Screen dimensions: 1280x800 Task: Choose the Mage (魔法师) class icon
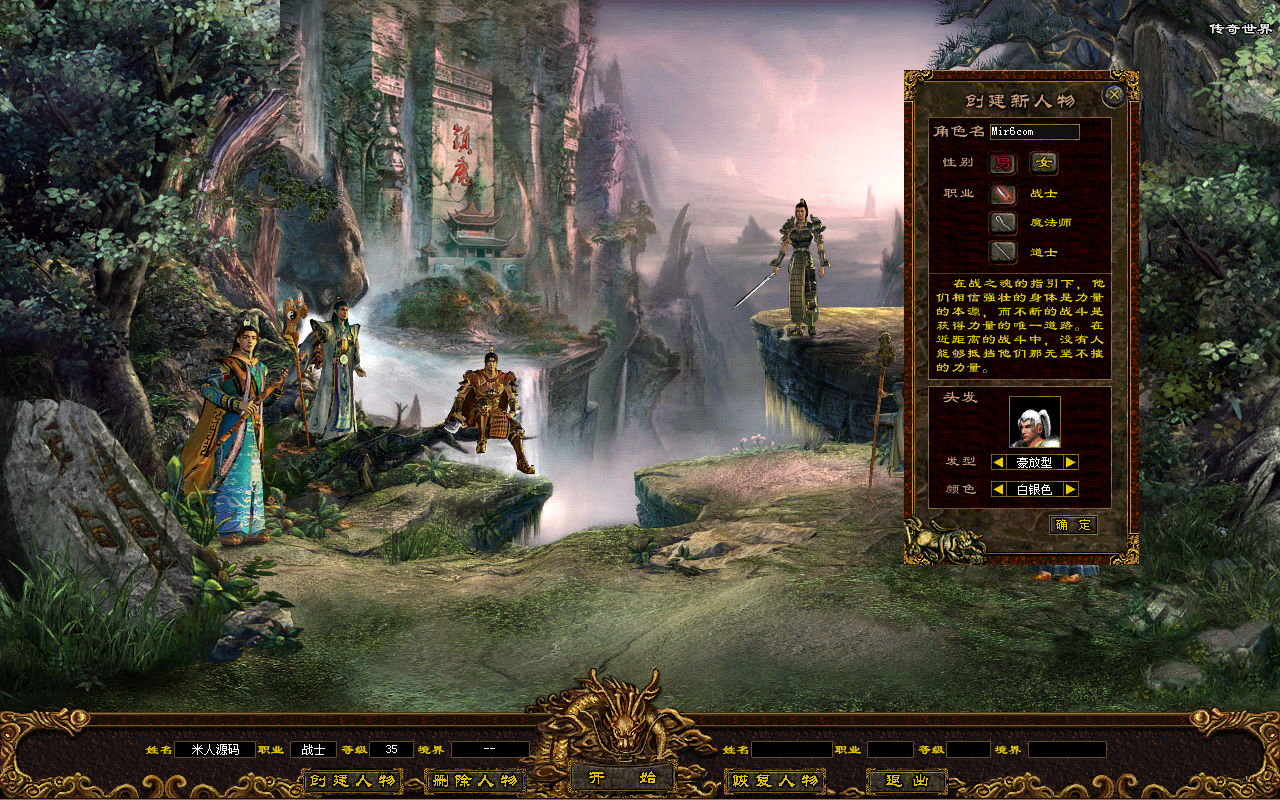pos(1003,223)
